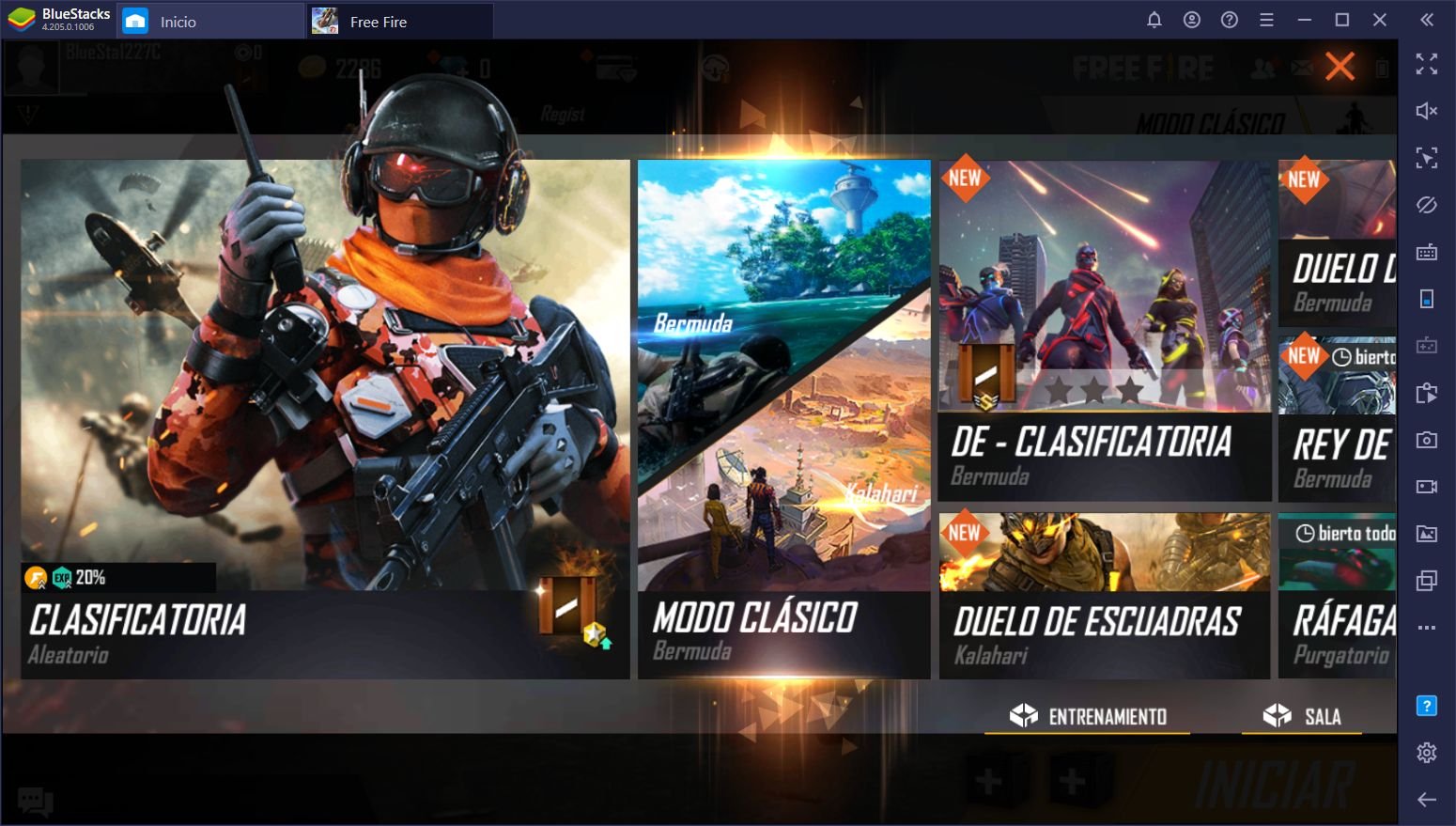
Task: Choose the Ráfaga Purgatorio mode card
Action: [1337, 596]
